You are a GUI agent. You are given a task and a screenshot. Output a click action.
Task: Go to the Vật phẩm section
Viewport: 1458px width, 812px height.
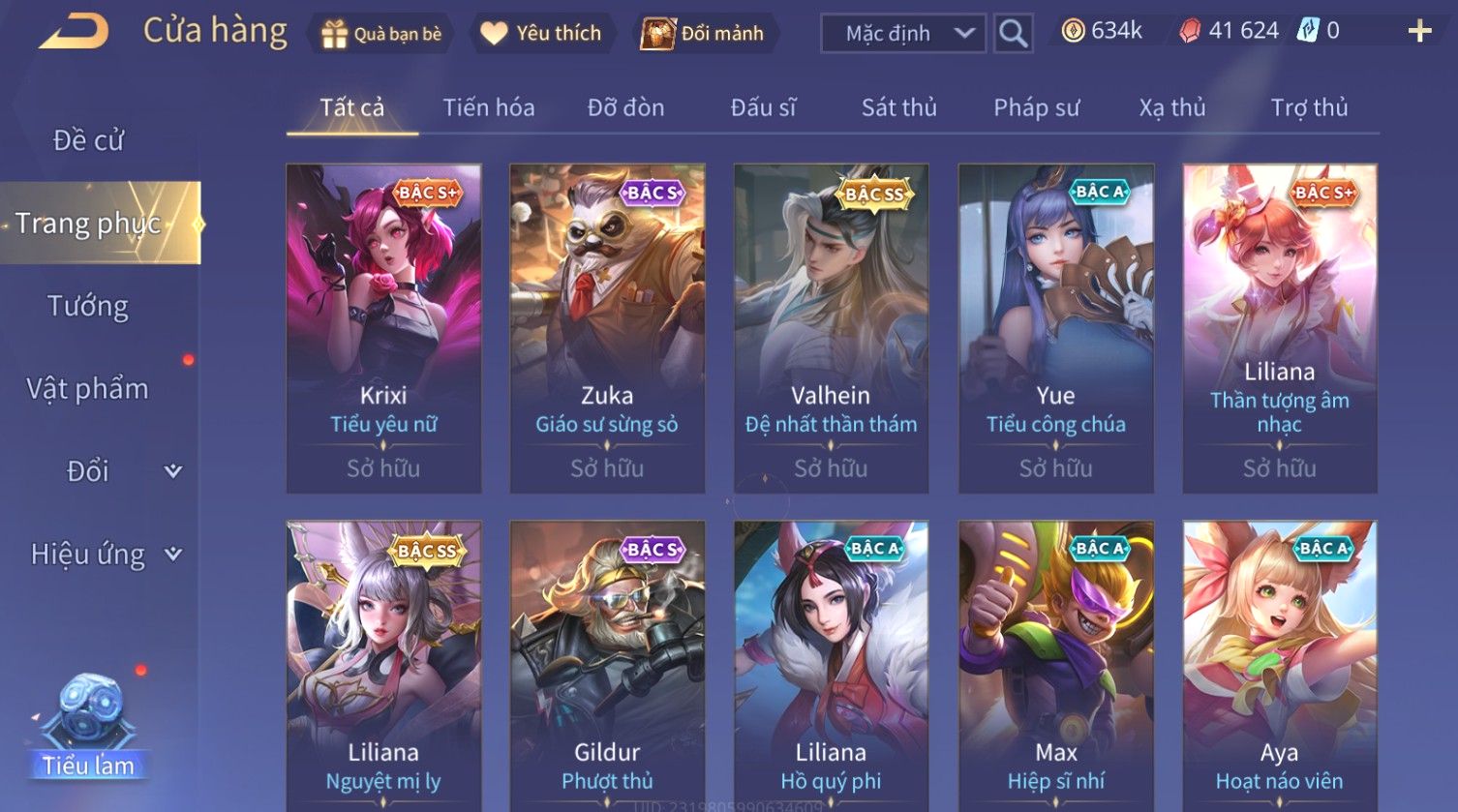[88, 389]
